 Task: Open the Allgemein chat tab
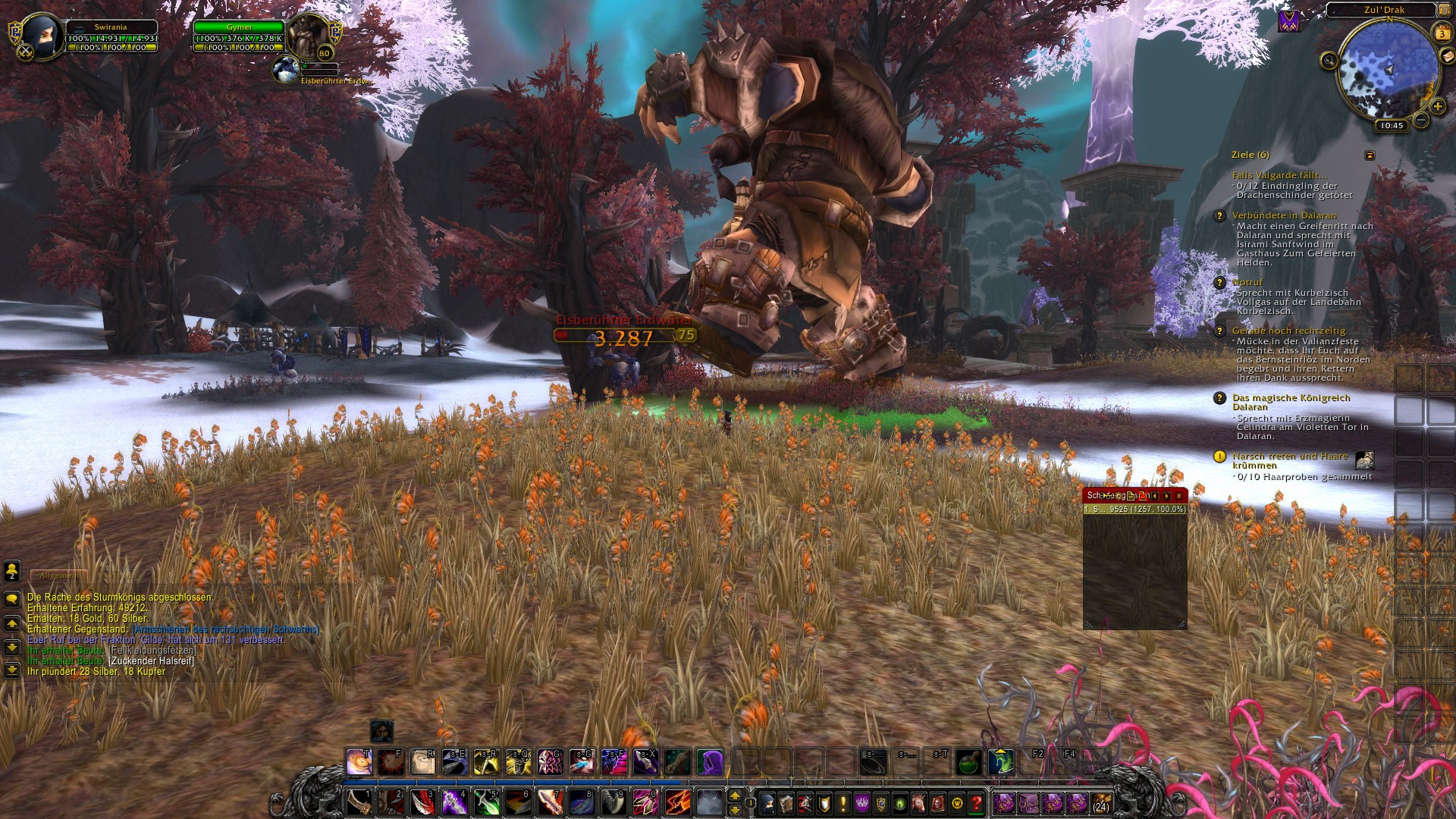click(x=59, y=576)
